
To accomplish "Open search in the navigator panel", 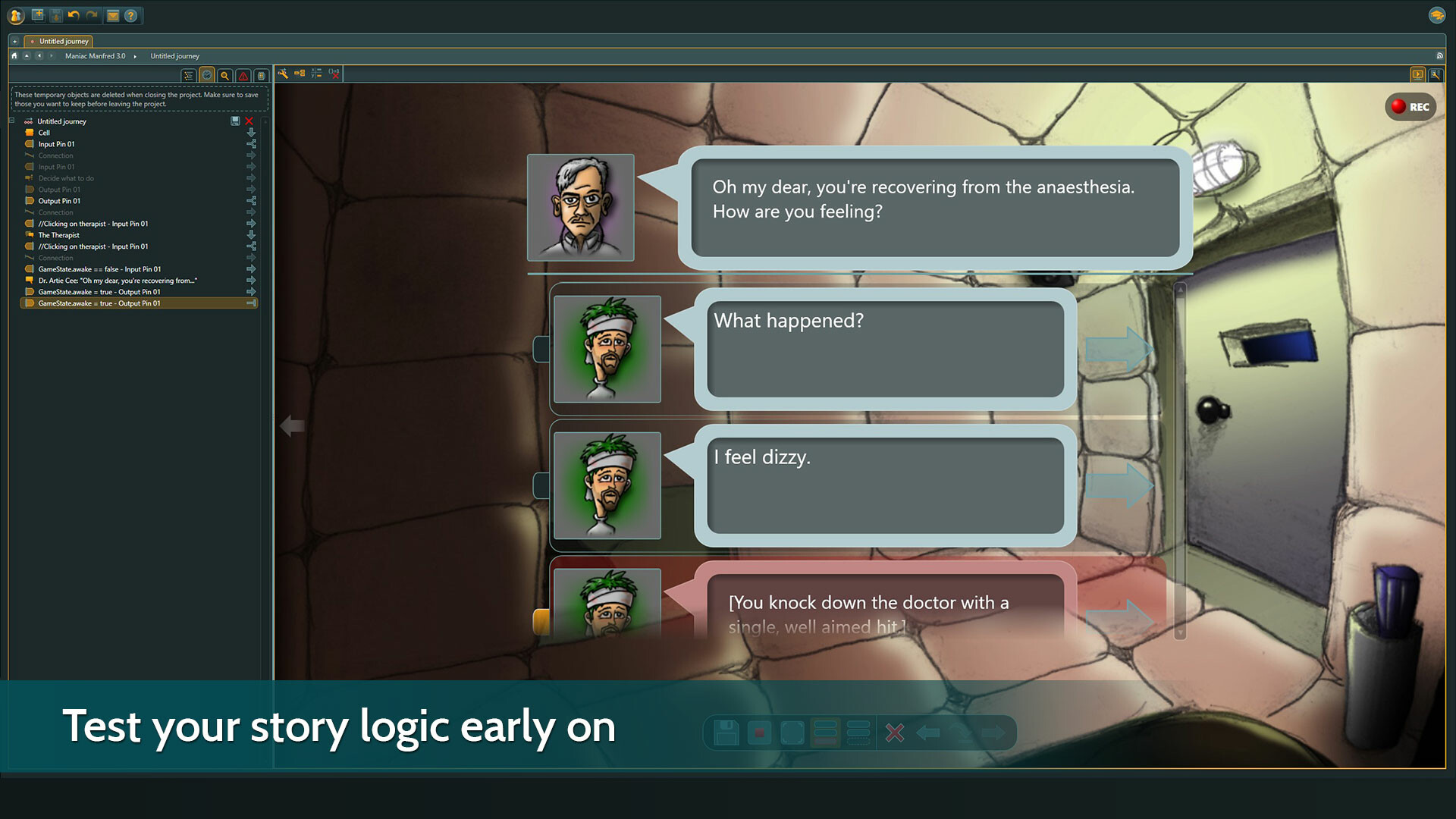I will tap(224, 75).
